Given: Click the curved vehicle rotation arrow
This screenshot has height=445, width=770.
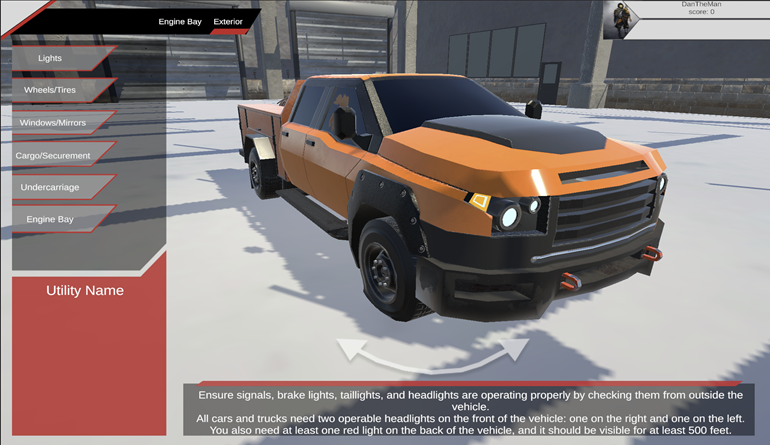Looking at the screenshot, I should pyautogui.click(x=432, y=354).
